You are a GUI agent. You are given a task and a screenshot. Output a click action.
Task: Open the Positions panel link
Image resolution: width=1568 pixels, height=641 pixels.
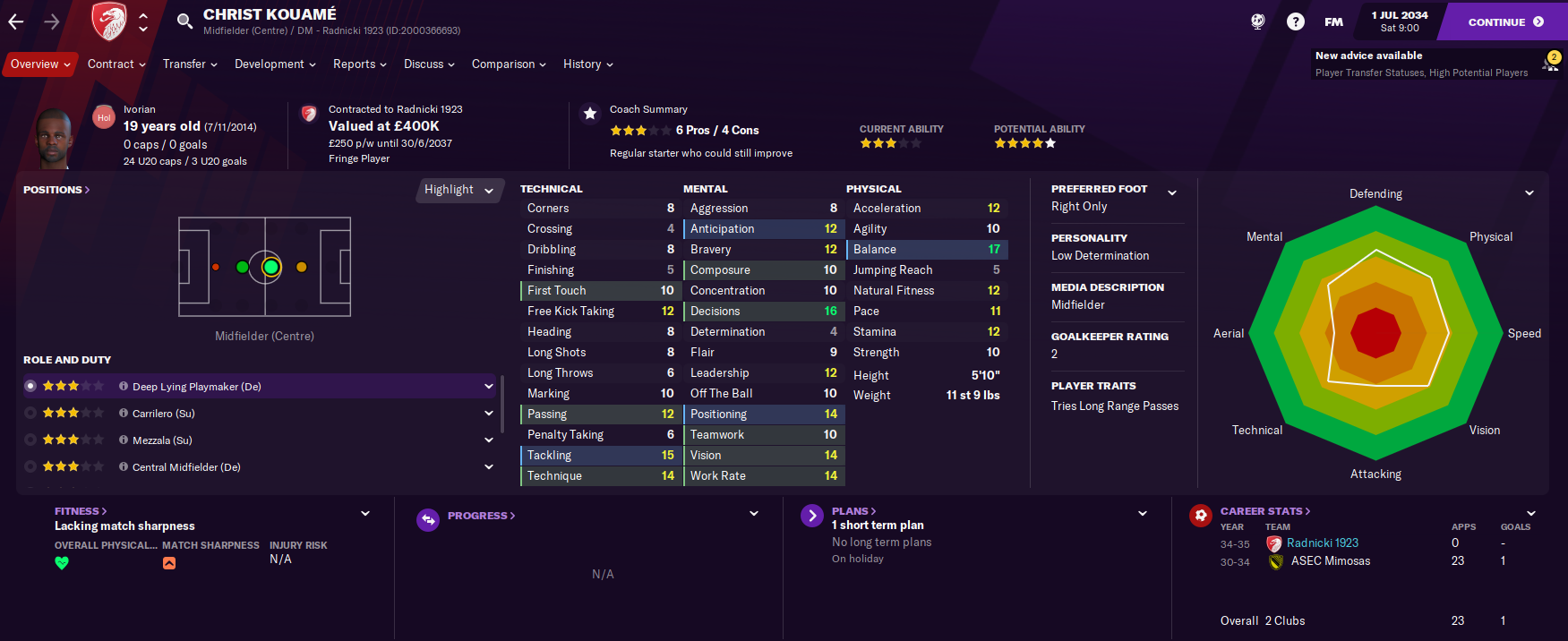[56, 190]
